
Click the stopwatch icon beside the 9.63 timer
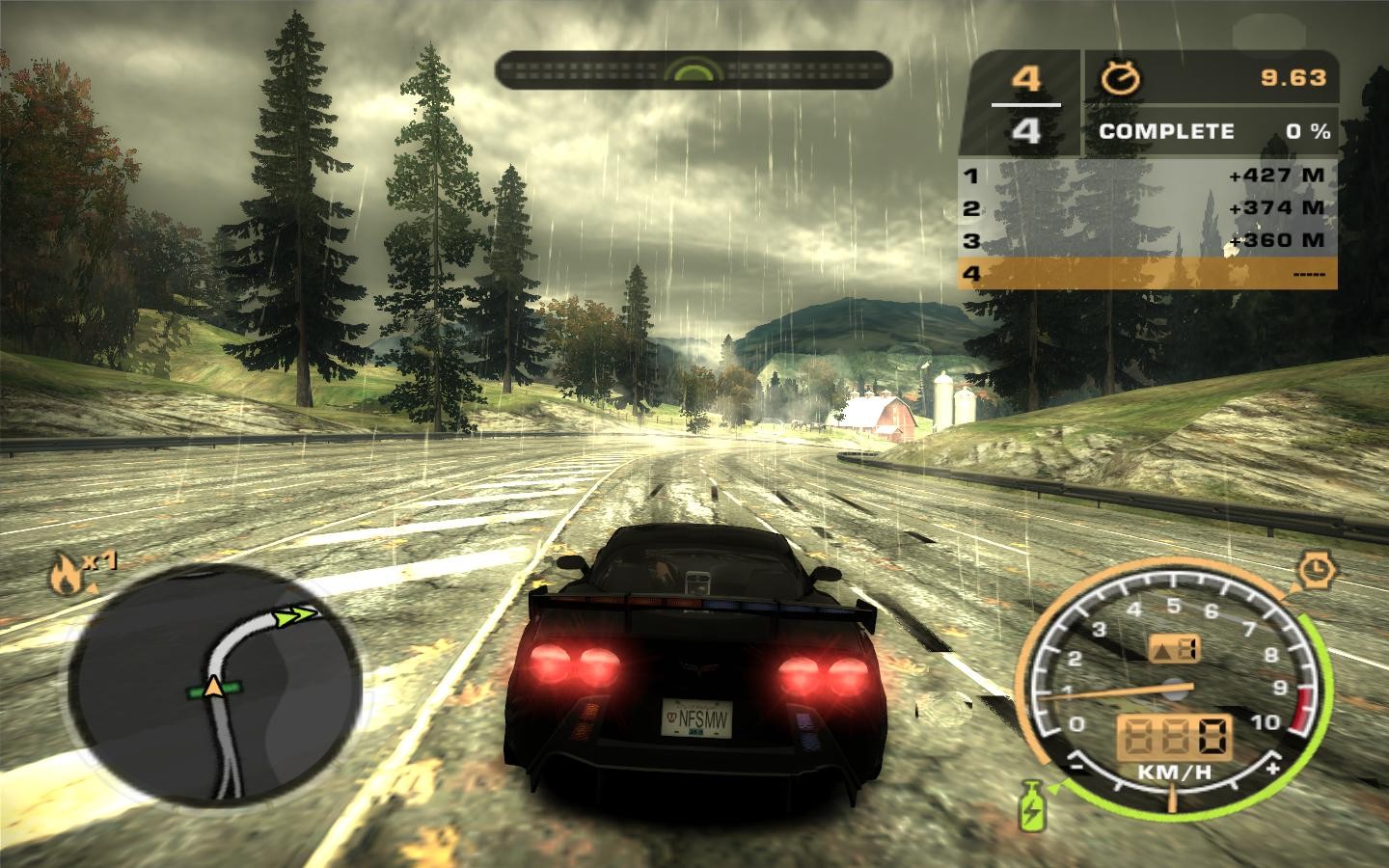pyautogui.click(x=1120, y=78)
